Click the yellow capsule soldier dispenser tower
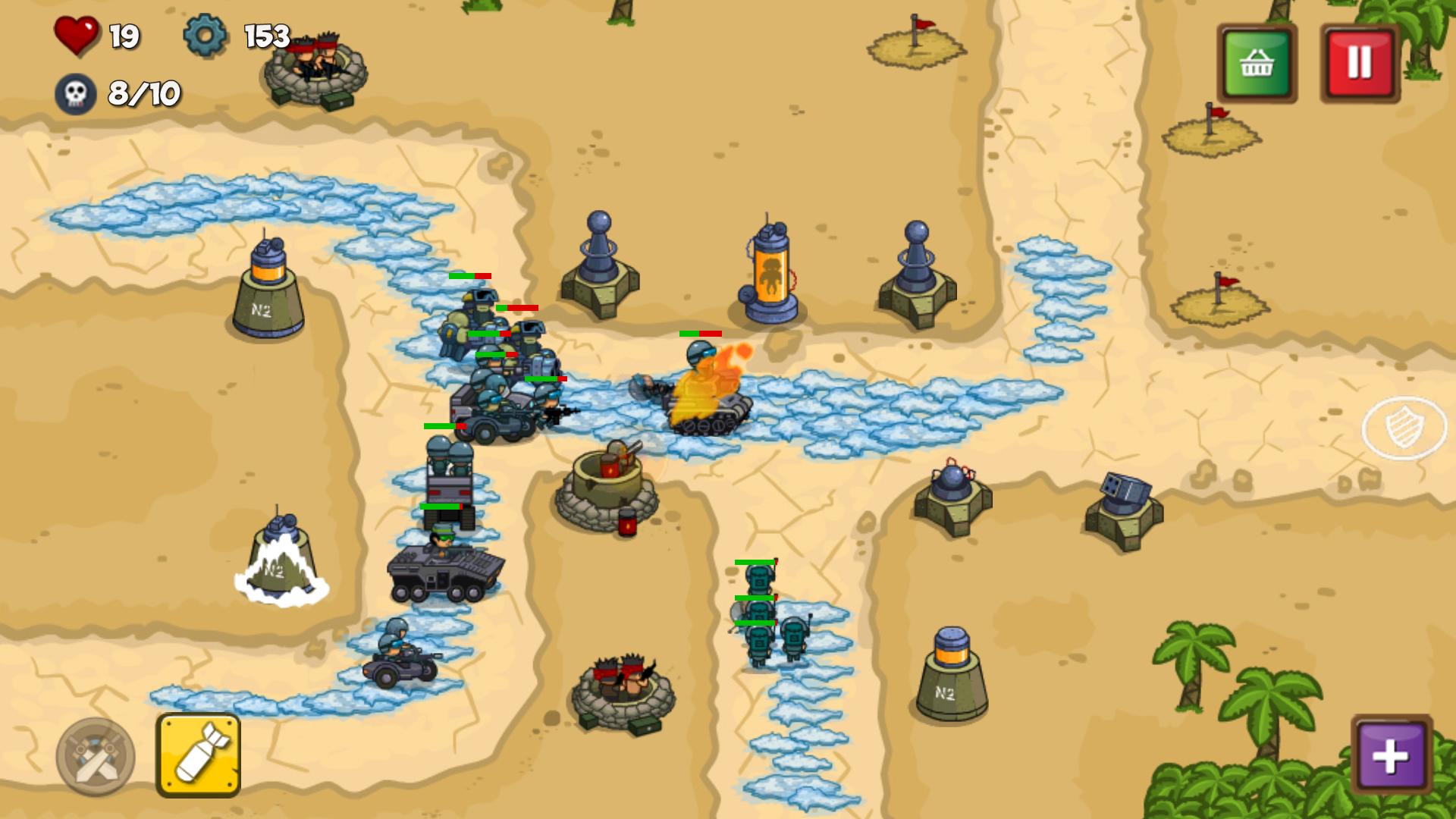This screenshot has height=819, width=1456. pyautogui.click(x=768, y=273)
